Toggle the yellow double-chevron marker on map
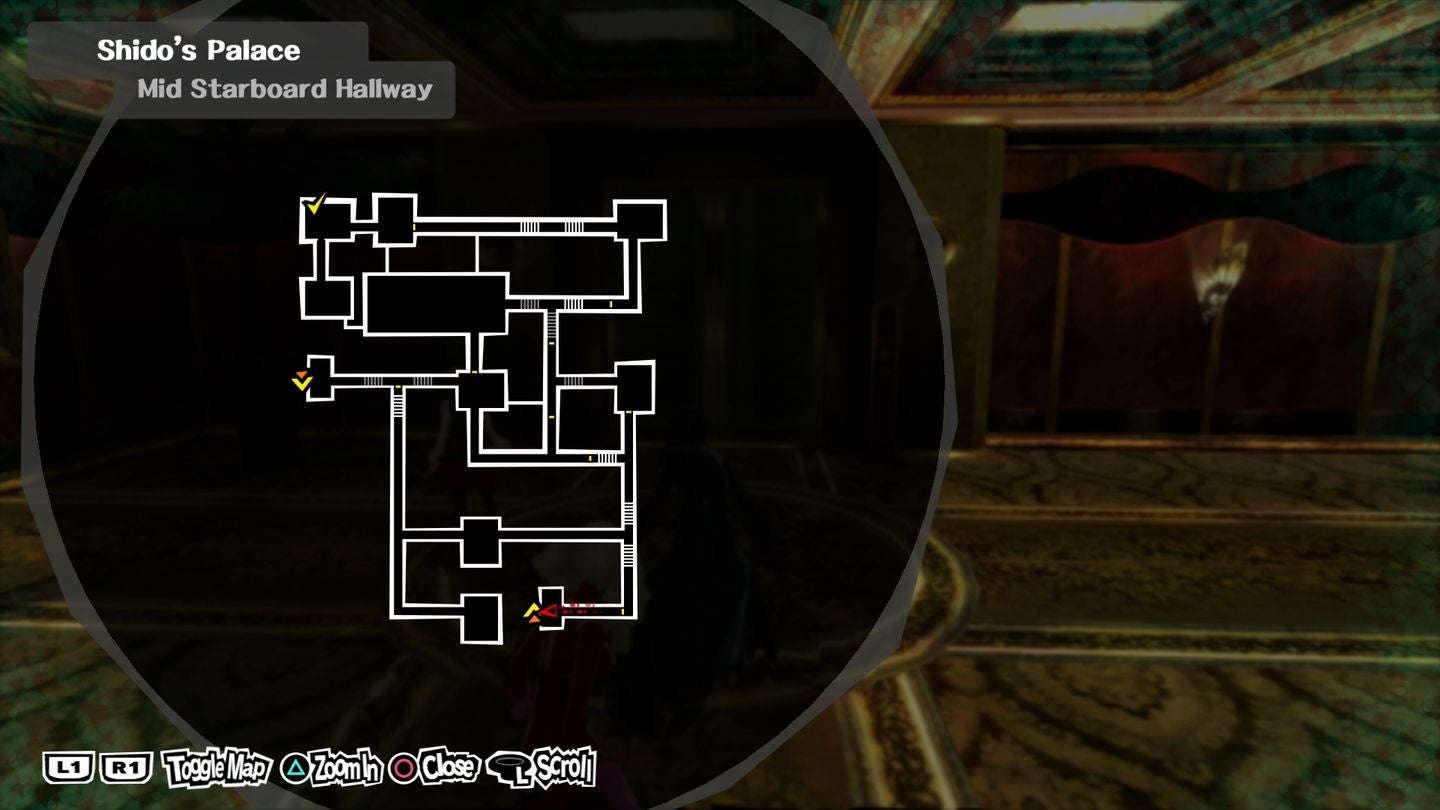The image size is (1440, 810). [304, 385]
